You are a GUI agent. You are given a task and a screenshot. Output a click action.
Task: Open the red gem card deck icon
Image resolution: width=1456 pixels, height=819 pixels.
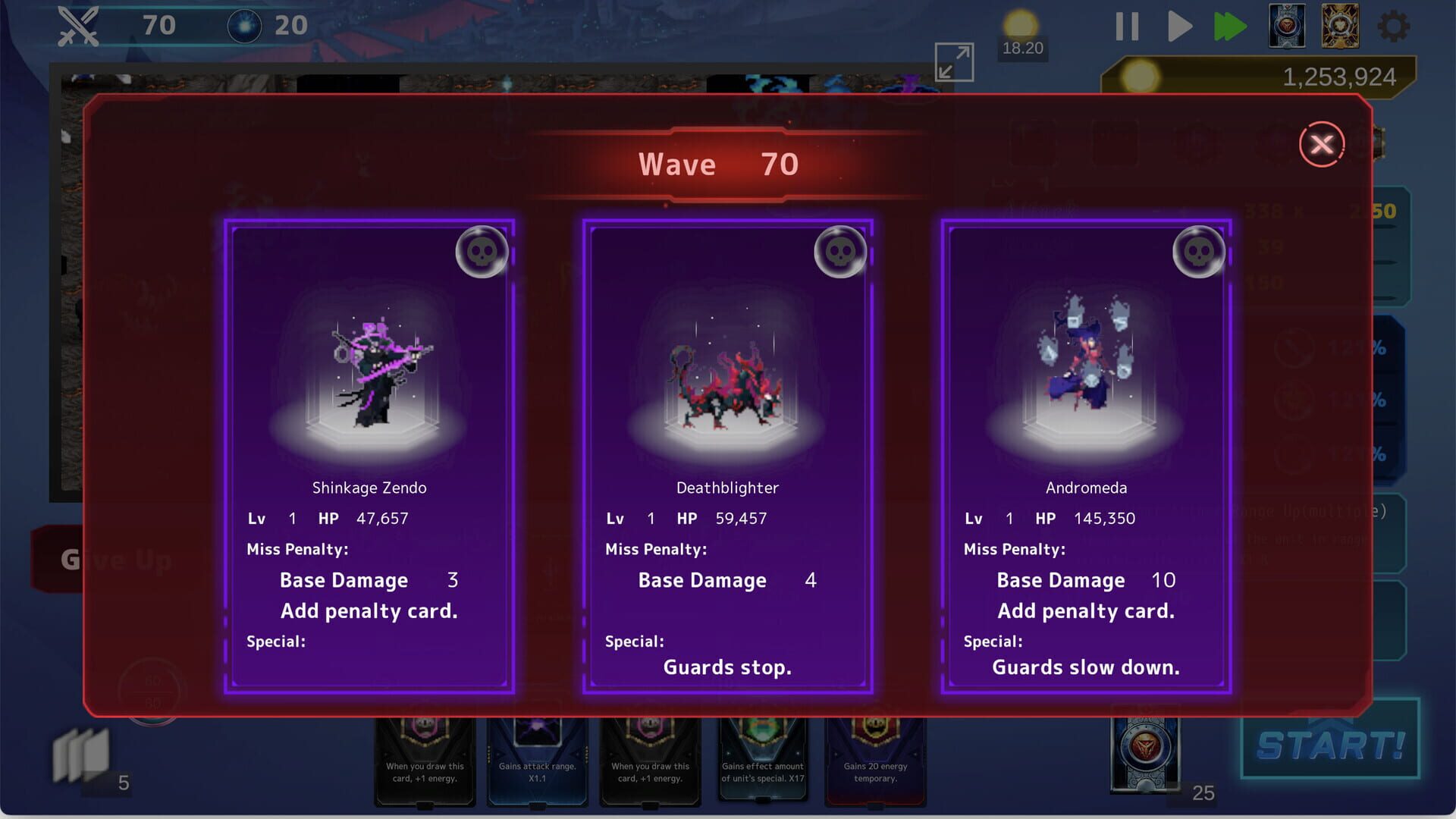(x=1285, y=26)
